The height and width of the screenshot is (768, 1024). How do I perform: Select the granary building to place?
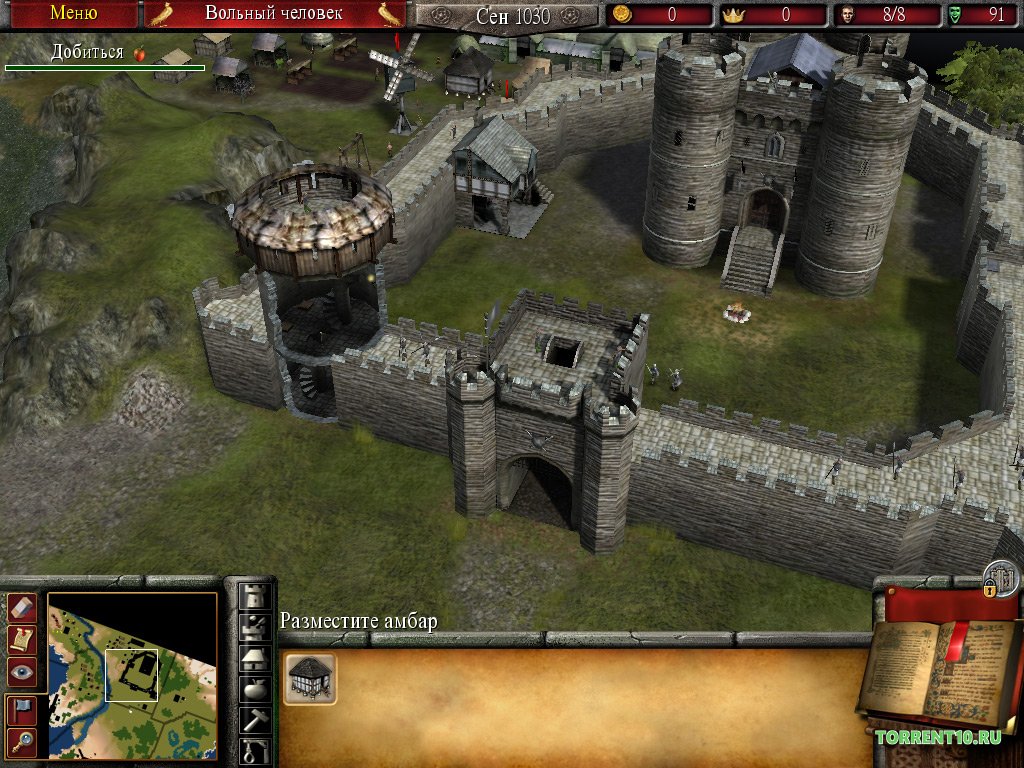coord(310,680)
